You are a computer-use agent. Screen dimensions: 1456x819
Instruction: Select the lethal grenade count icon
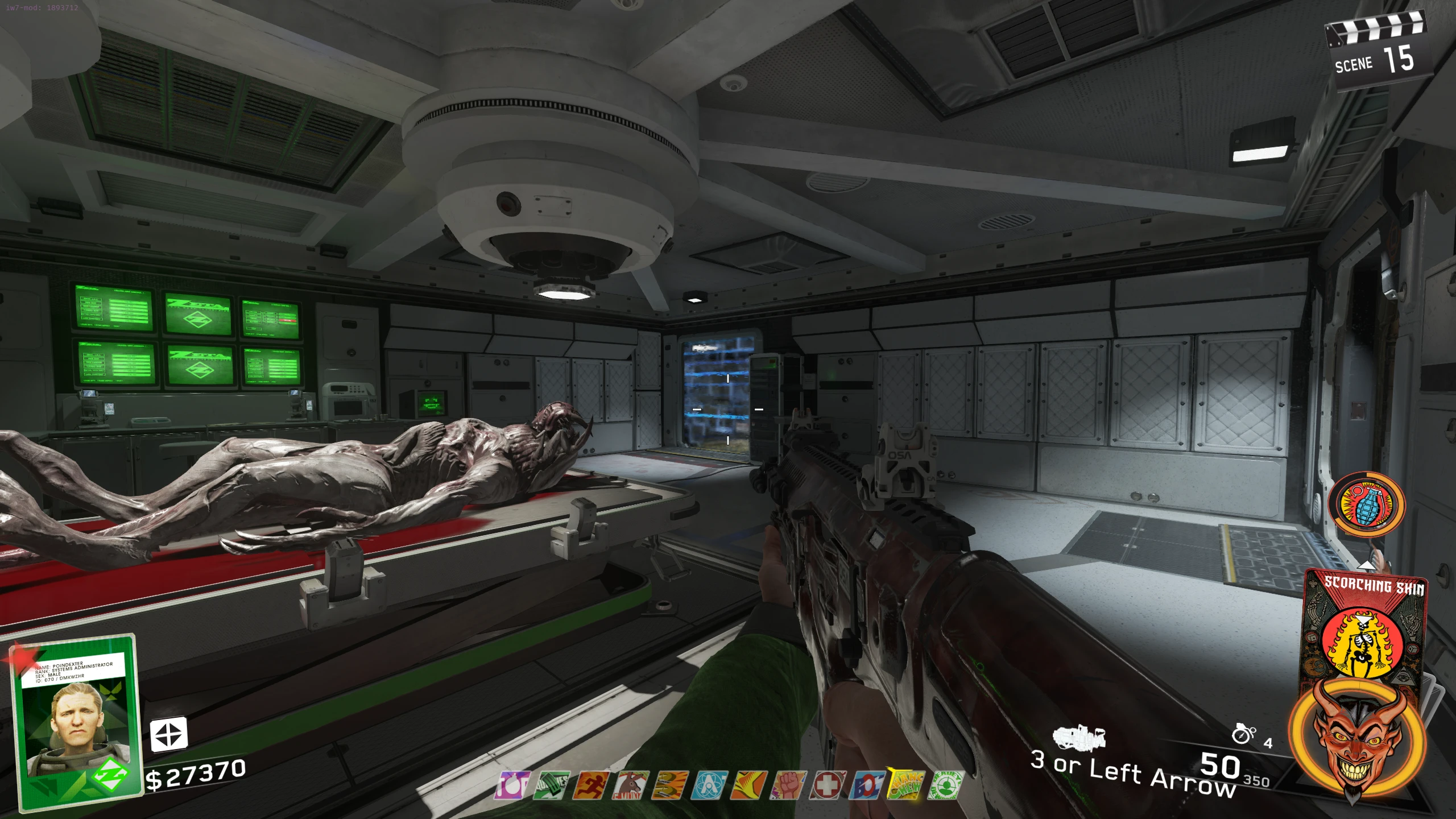click(1243, 734)
